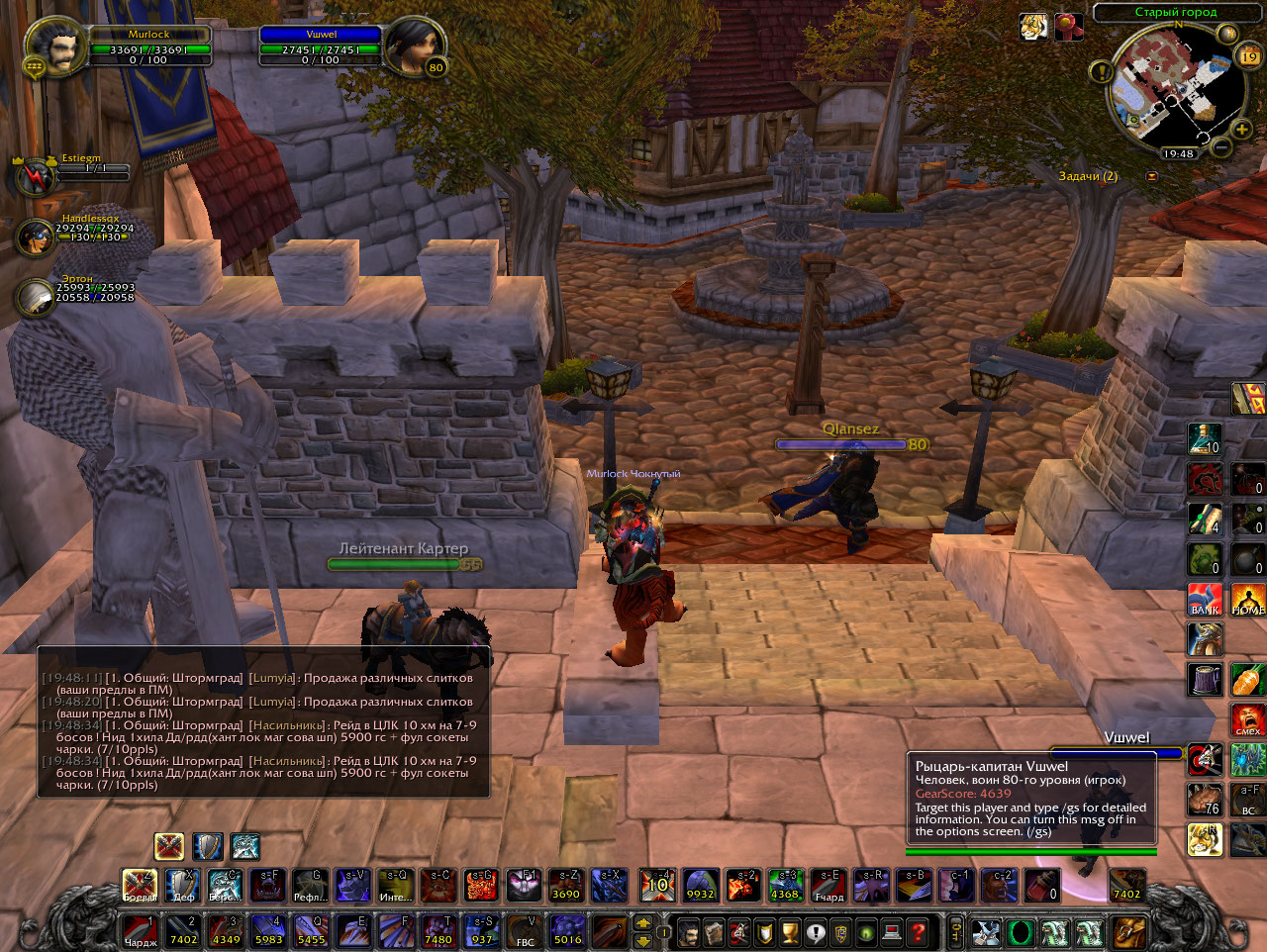The width and height of the screenshot is (1267, 952).
Task: Open the achievements trophy cup button
Action: tap(789, 932)
